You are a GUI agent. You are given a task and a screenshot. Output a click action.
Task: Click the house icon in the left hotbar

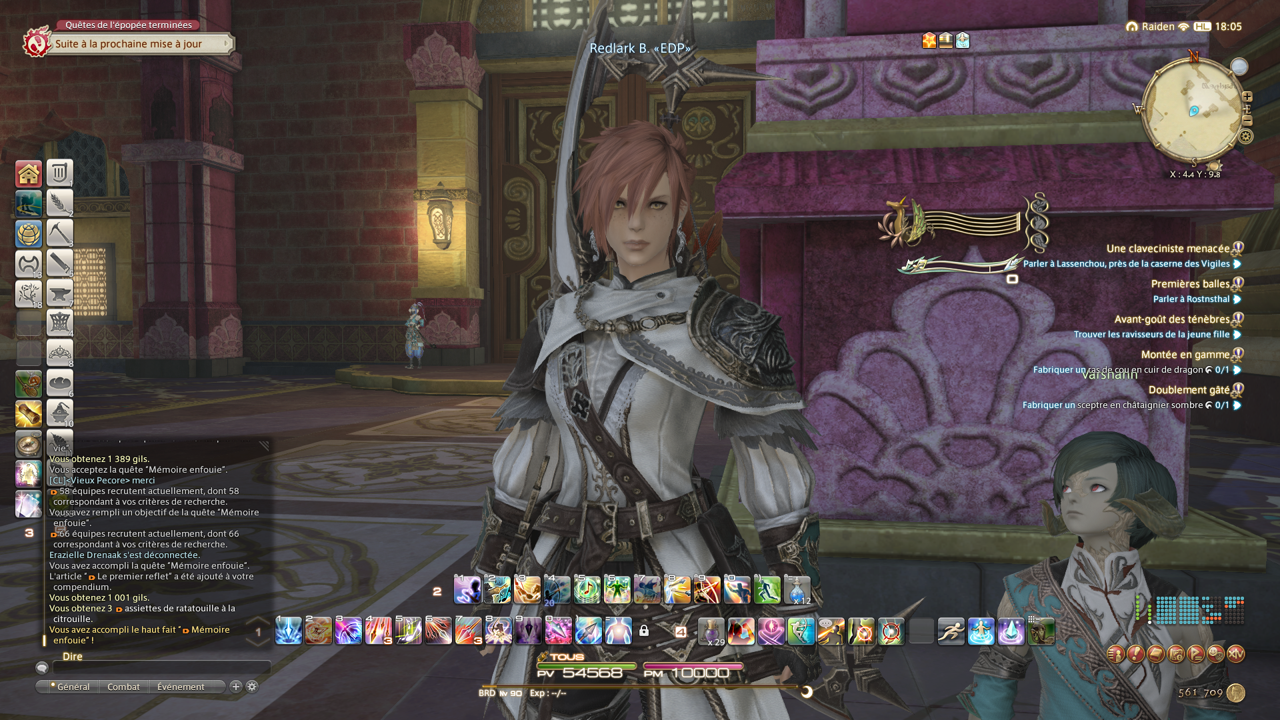29,174
